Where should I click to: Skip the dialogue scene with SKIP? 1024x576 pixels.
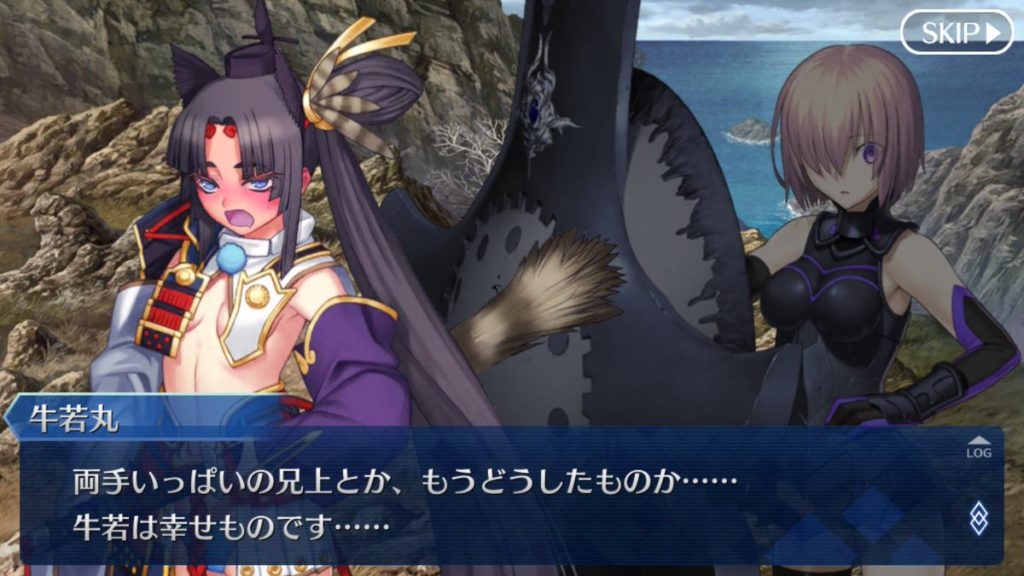click(956, 33)
